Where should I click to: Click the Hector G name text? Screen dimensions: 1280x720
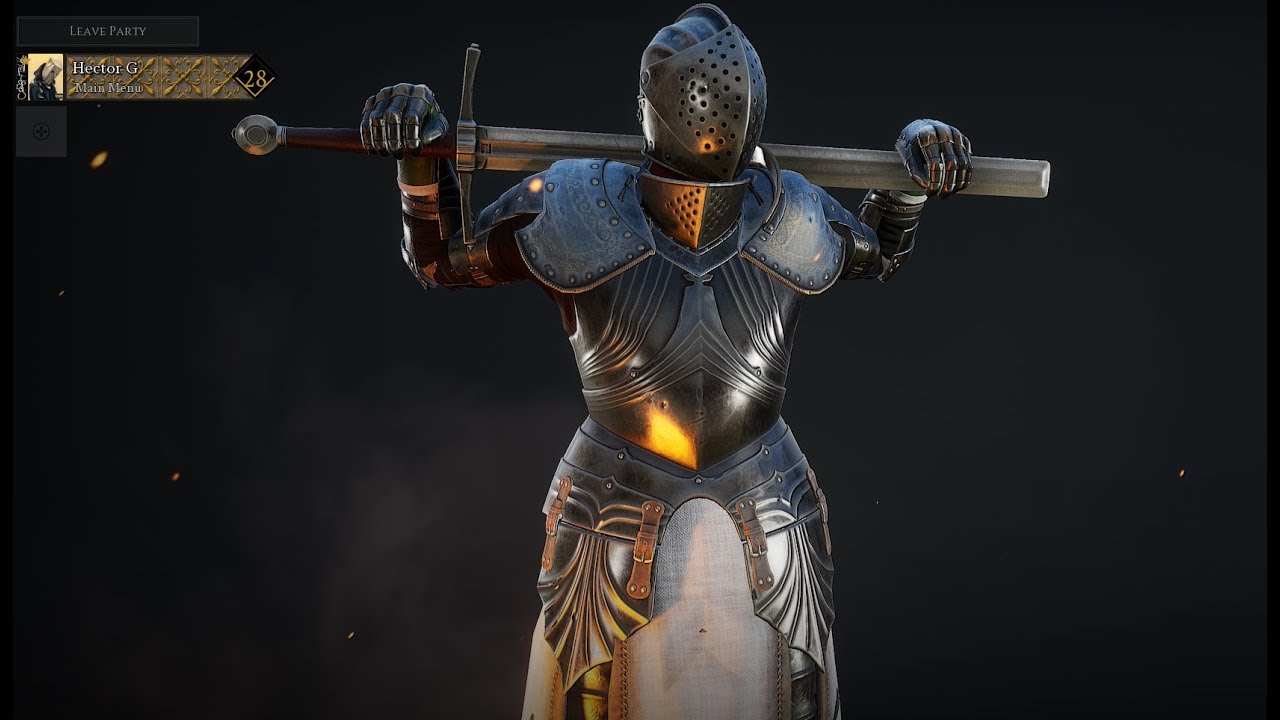pyautogui.click(x=106, y=67)
